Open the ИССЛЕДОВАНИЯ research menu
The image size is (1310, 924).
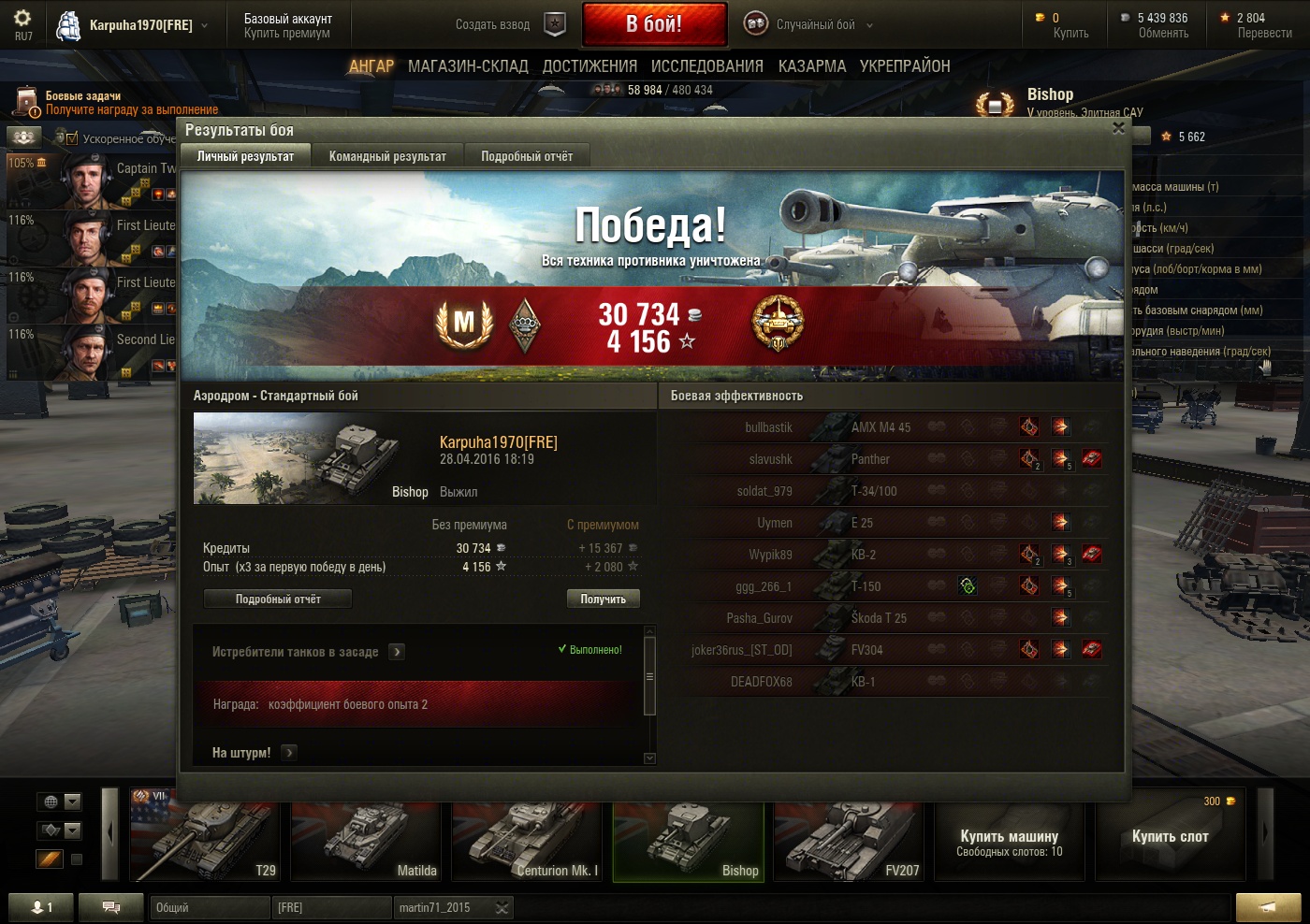tap(706, 66)
